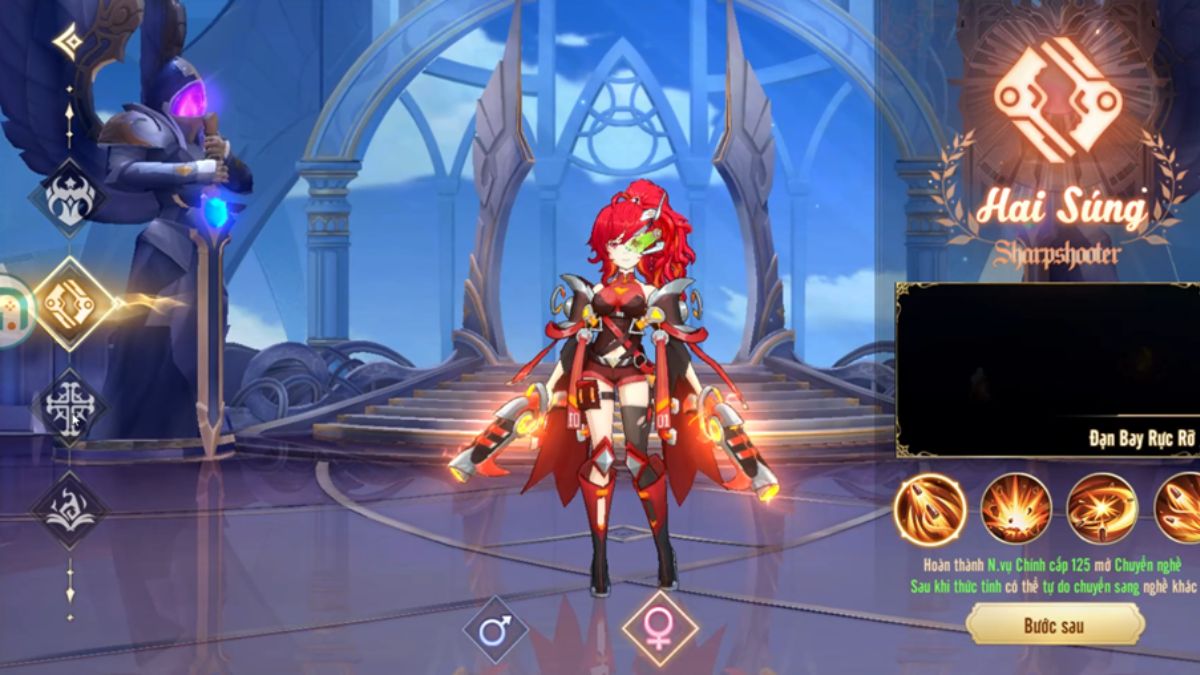This screenshot has width=1200, height=675.
Task: Choose the ornate cross class icon
Action: tap(70, 407)
